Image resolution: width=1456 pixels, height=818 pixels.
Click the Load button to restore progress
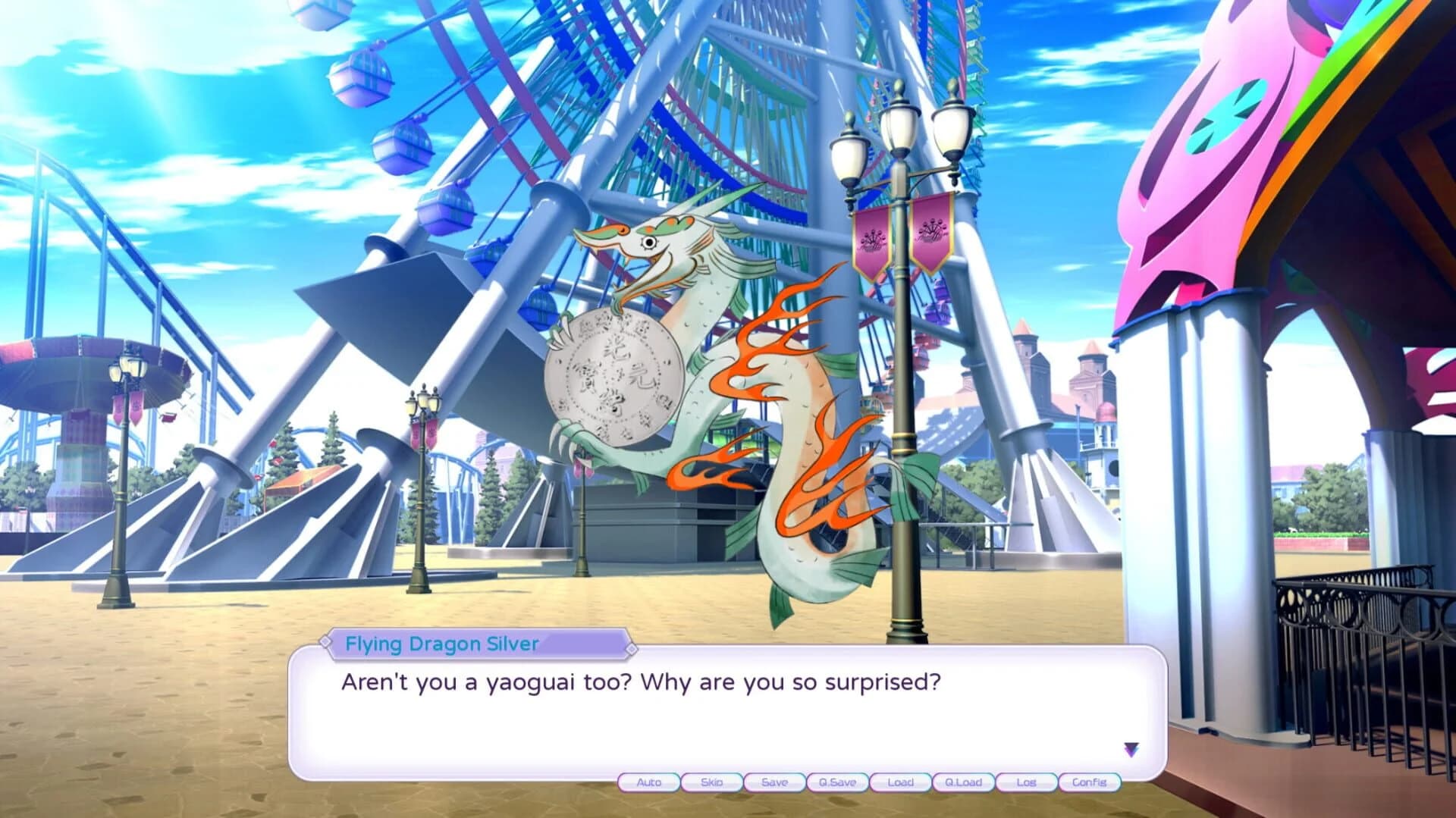901,783
